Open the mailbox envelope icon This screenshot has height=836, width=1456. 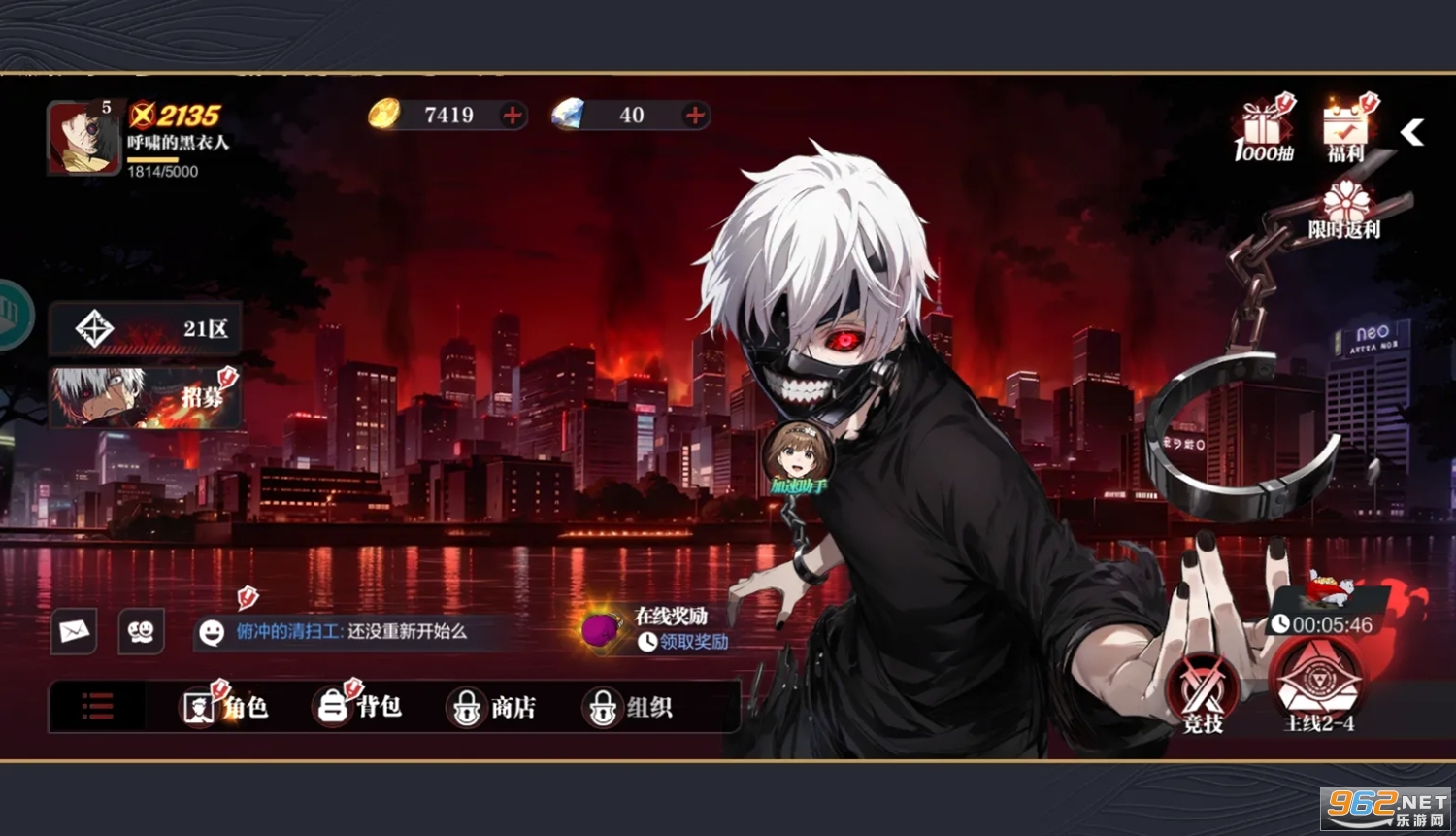coord(74,631)
